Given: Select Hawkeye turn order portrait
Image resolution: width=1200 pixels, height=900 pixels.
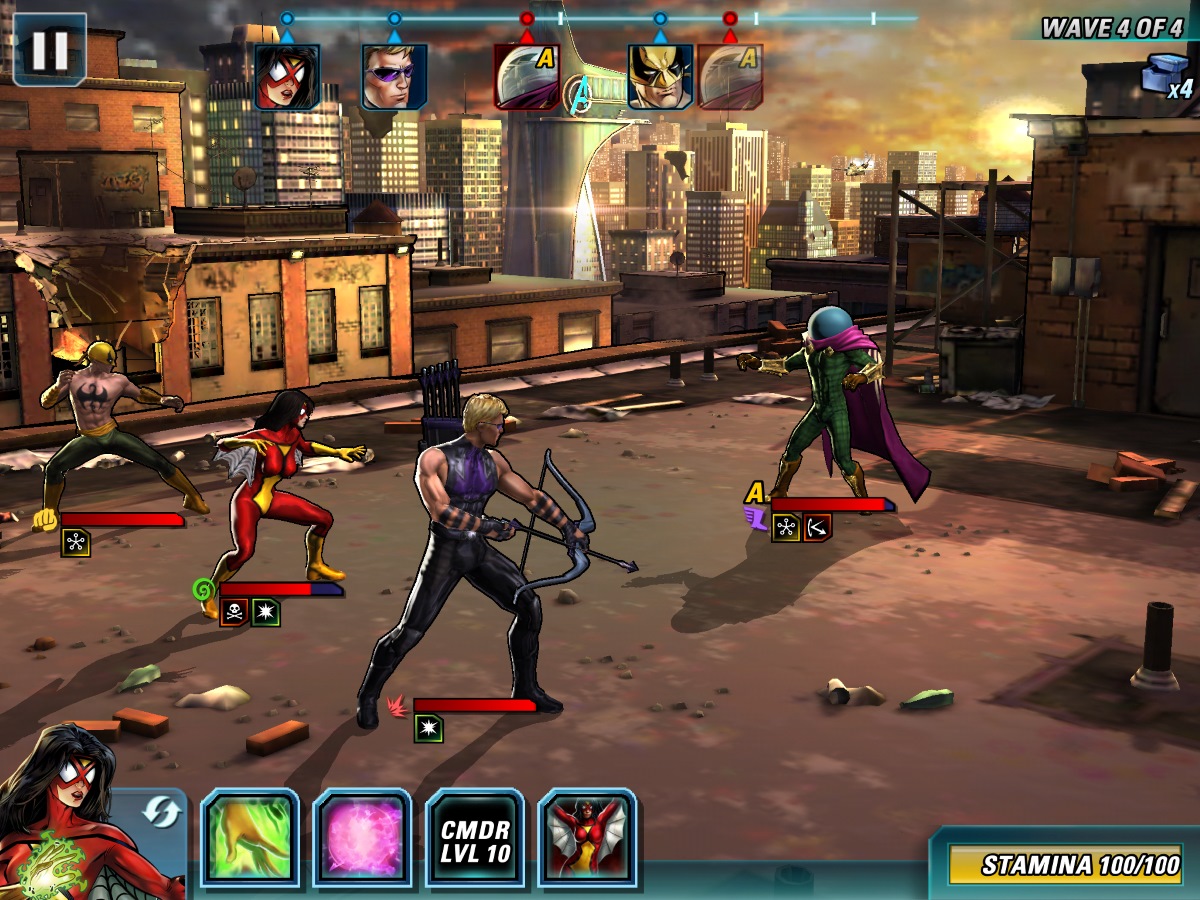Looking at the screenshot, I should tap(394, 77).
